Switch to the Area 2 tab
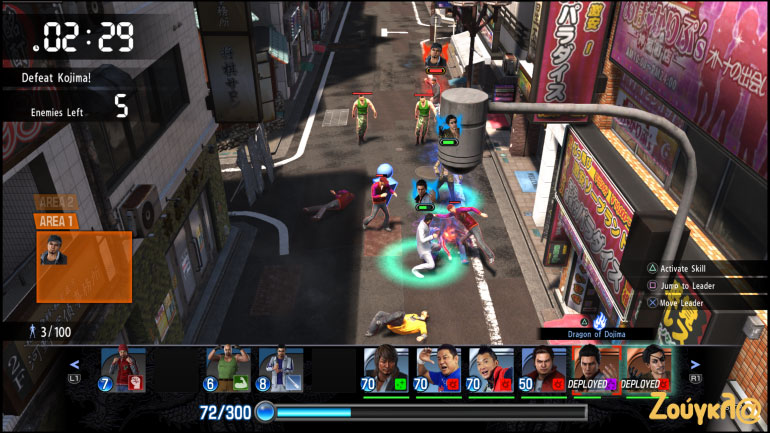 click(x=56, y=203)
